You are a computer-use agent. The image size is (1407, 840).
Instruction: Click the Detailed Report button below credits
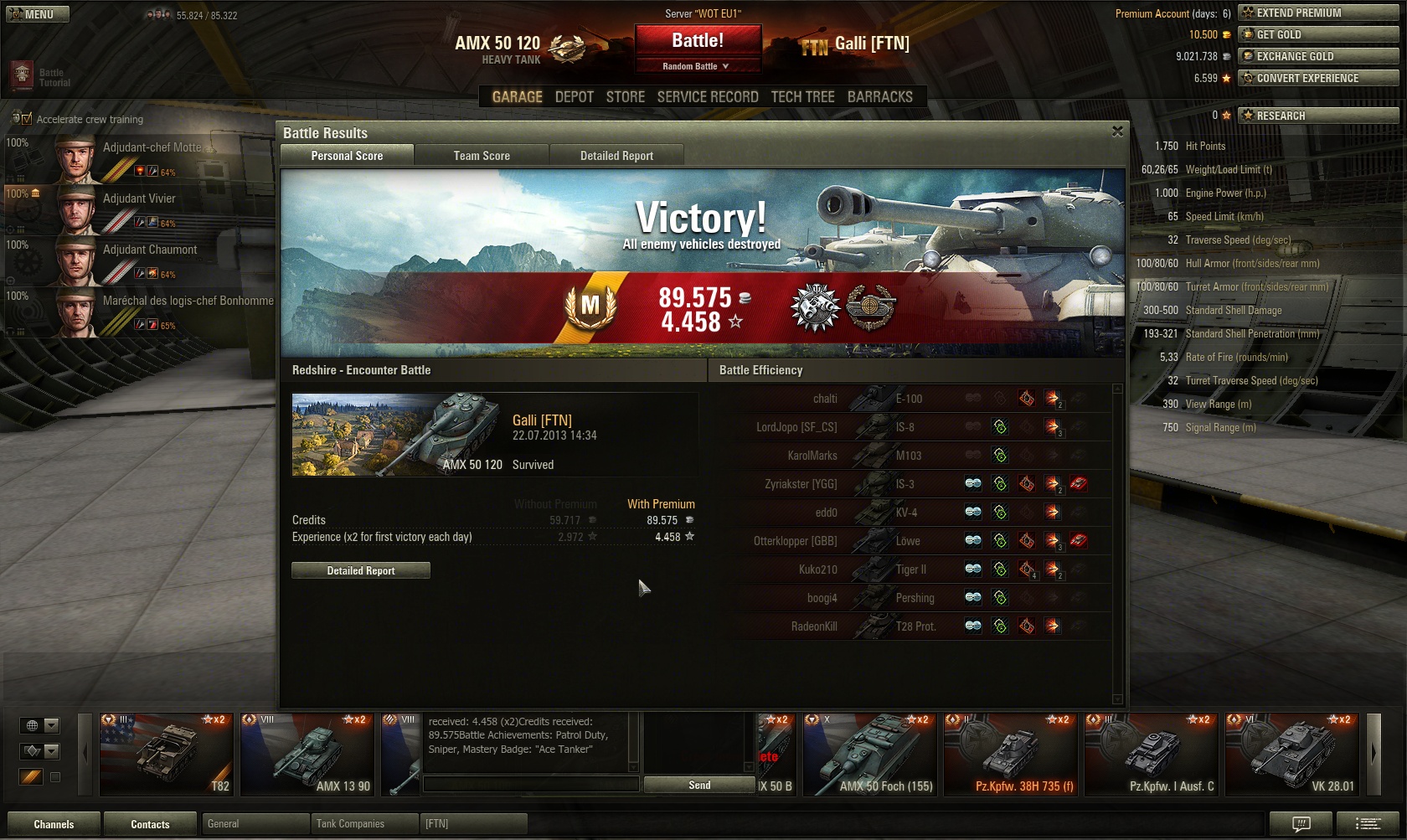[x=361, y=570]
